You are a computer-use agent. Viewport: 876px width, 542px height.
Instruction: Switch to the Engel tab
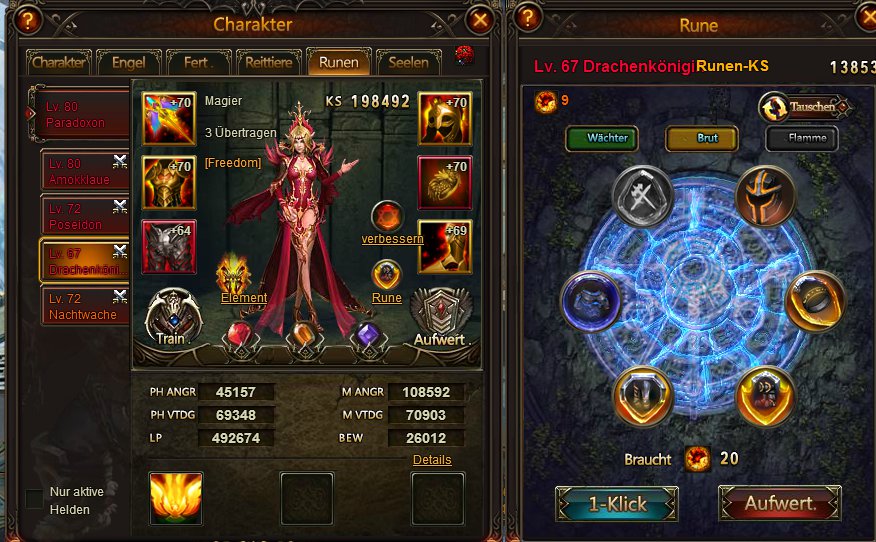129,62
